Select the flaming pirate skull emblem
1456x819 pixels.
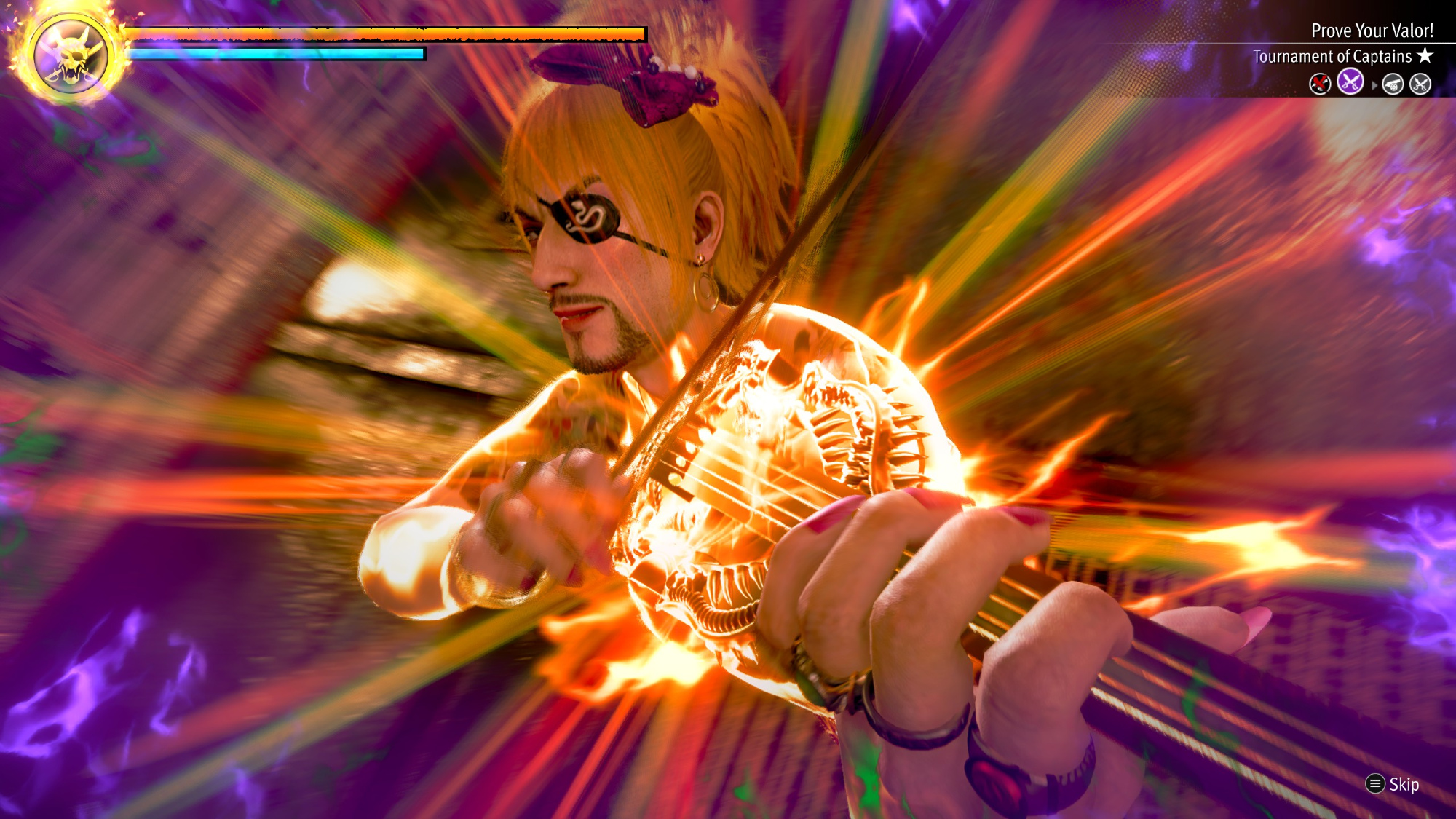click(71, 55)
